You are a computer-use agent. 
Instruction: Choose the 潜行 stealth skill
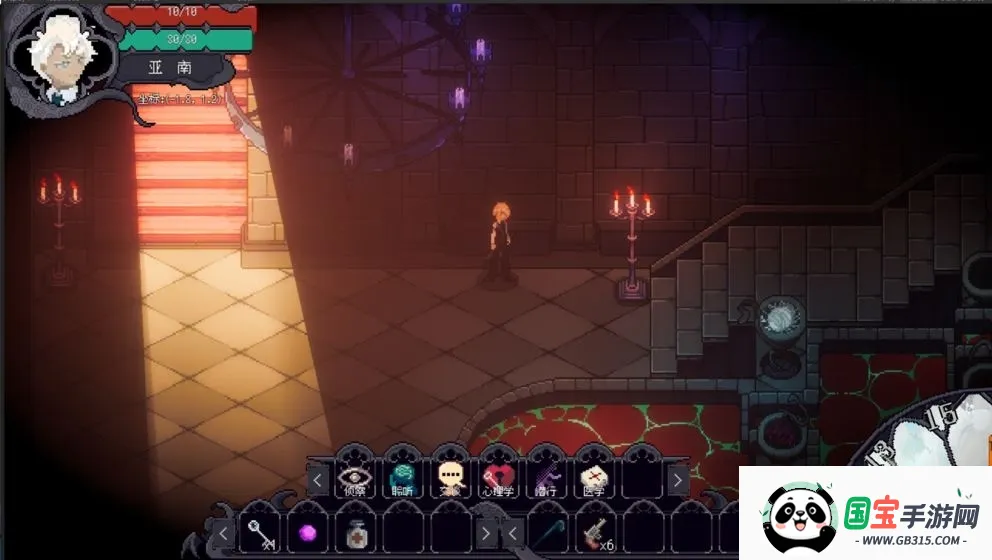[x=546, y=480]
